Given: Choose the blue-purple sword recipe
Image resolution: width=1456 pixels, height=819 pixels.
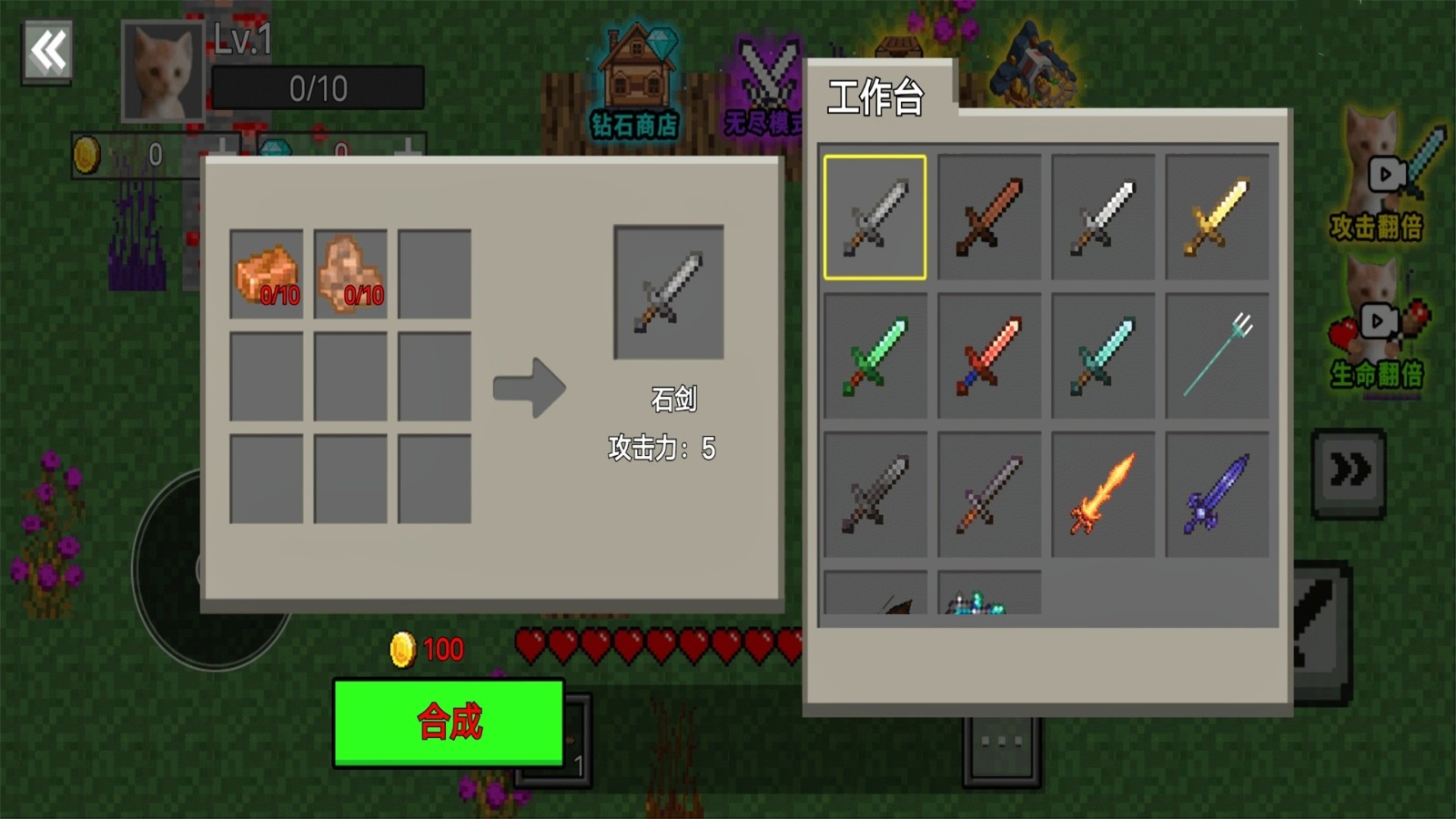Looking at the screenshot, I should point(1217,494).
